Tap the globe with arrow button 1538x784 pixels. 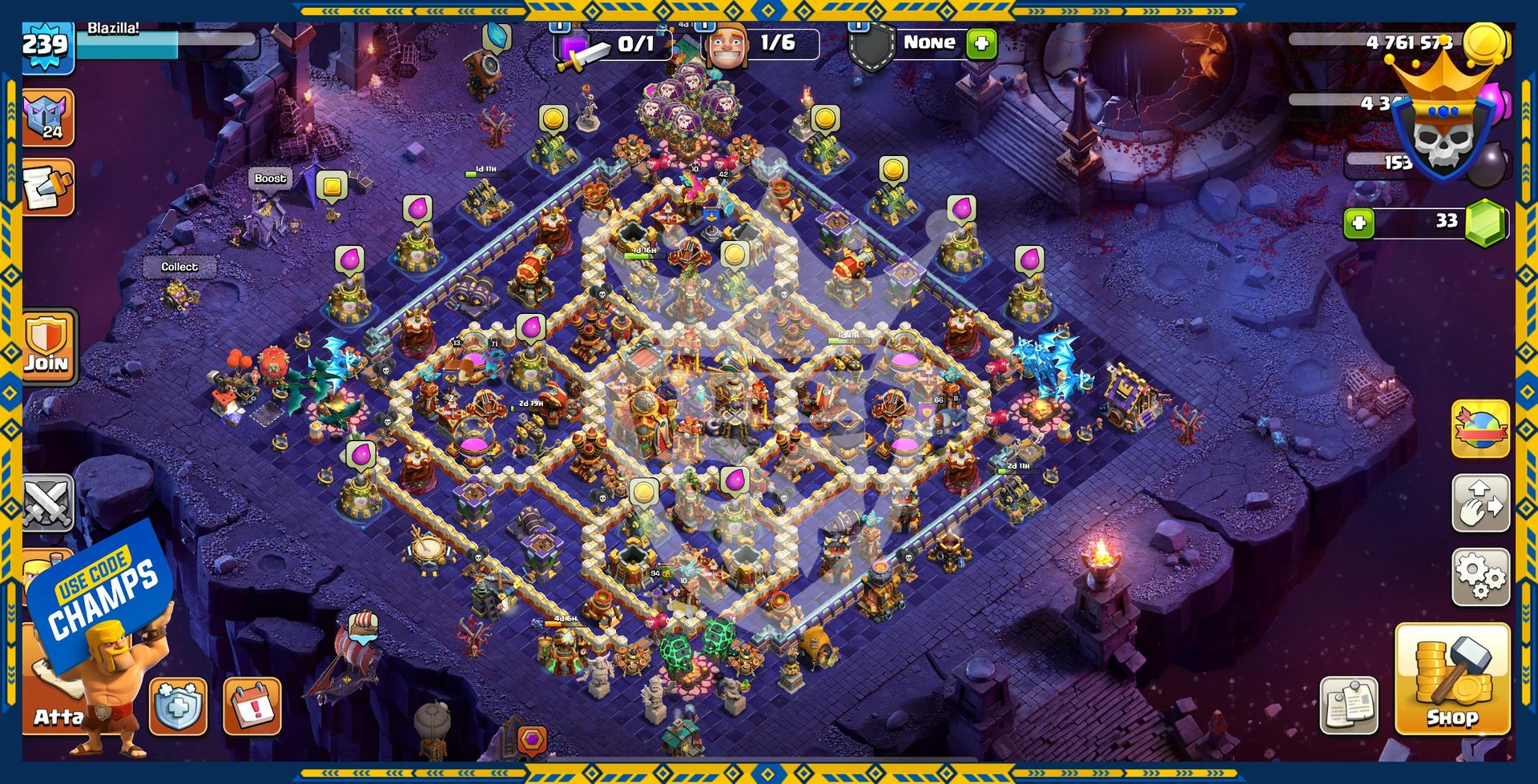click(1480, 429)
